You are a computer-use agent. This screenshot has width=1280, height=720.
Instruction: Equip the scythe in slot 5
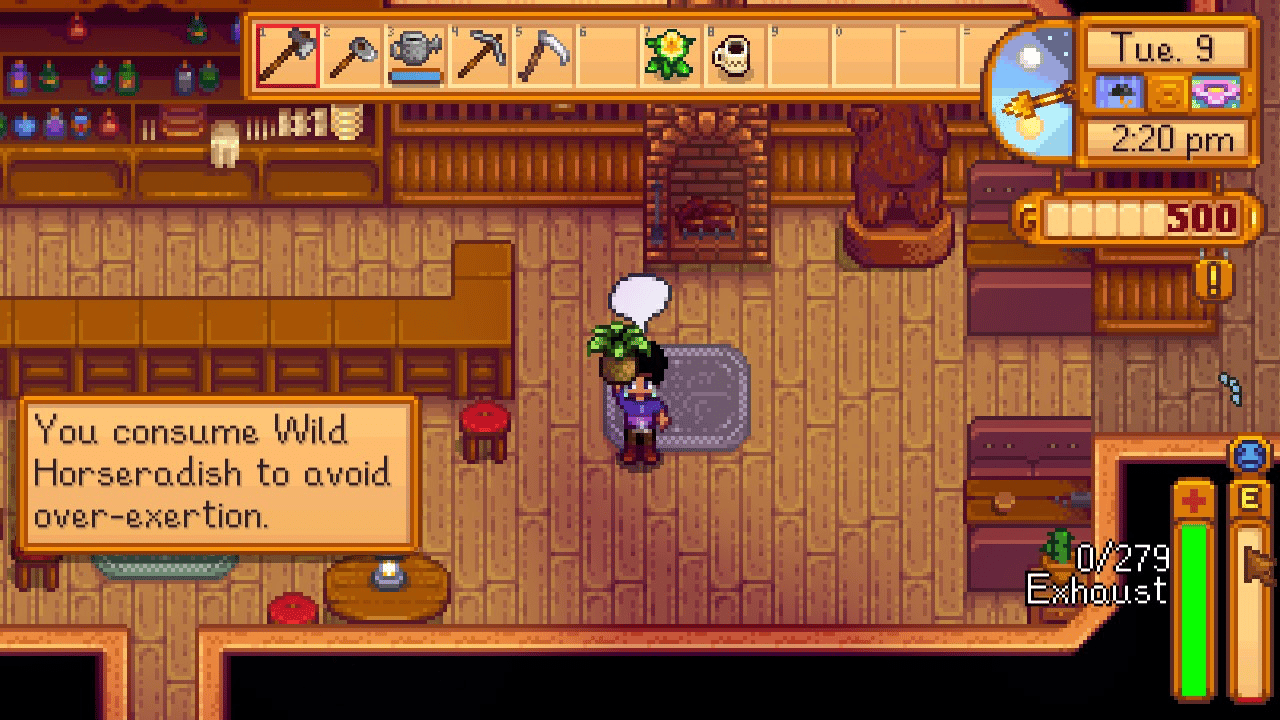[x=543, y=56]
